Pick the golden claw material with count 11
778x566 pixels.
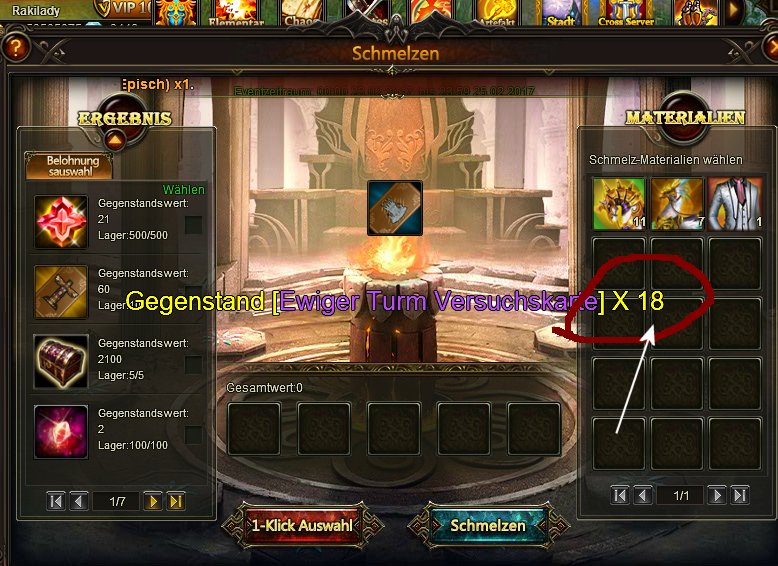(x=619, y=203)
